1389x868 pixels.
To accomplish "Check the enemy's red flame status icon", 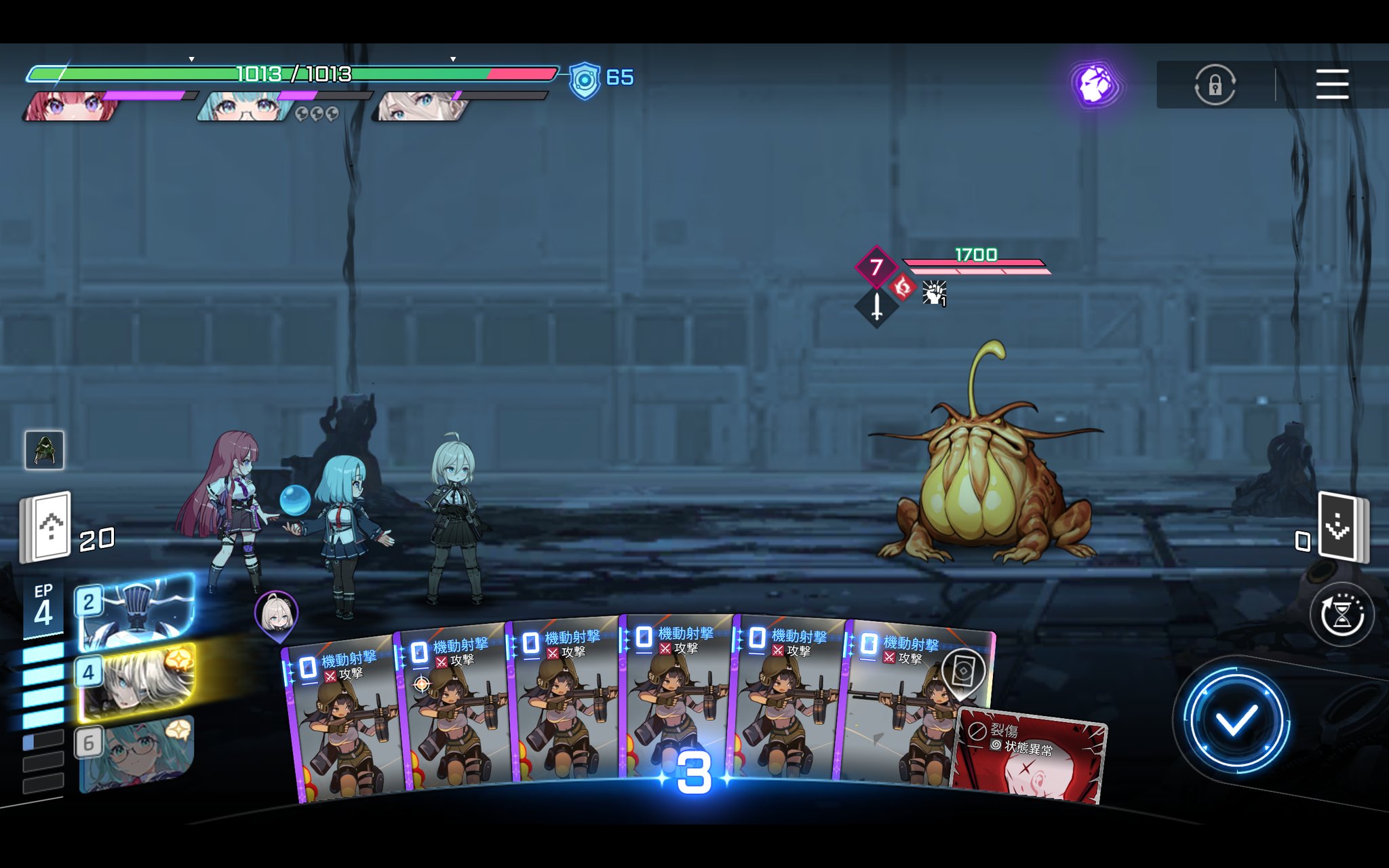I will tap(902, 288).
